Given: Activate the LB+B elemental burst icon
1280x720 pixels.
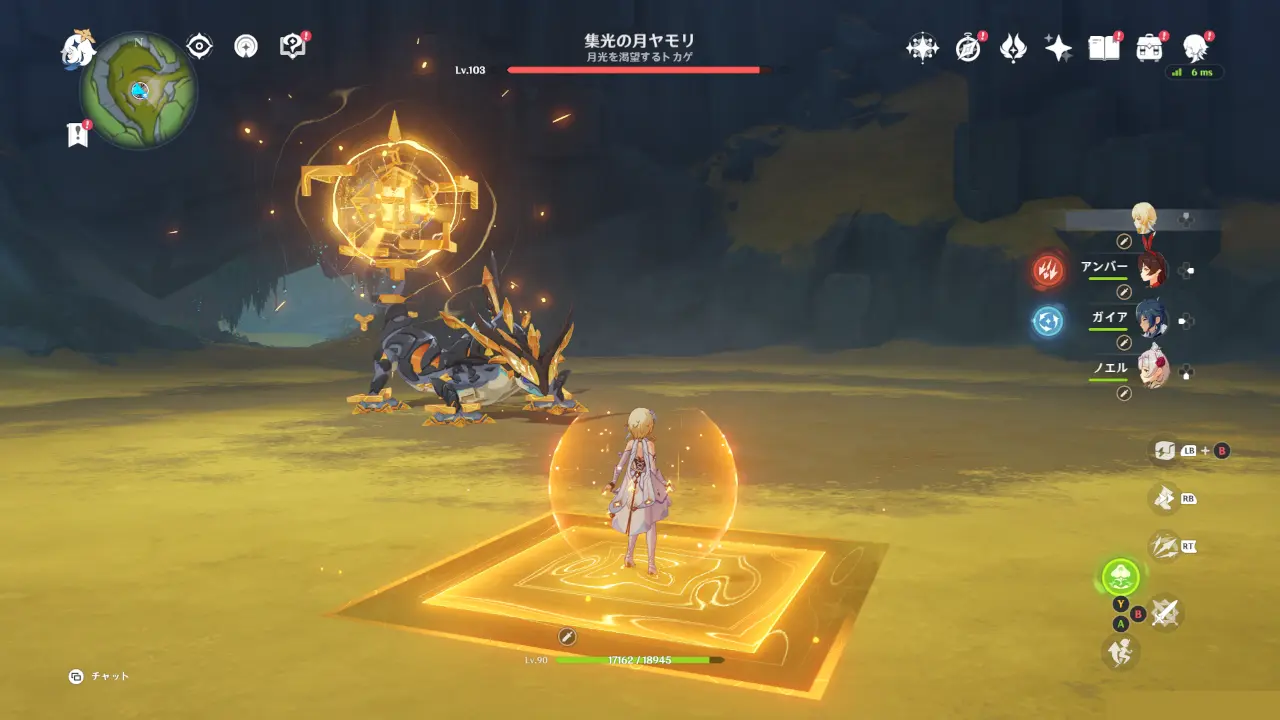Looking at the screenshot, I should 1165,452.
